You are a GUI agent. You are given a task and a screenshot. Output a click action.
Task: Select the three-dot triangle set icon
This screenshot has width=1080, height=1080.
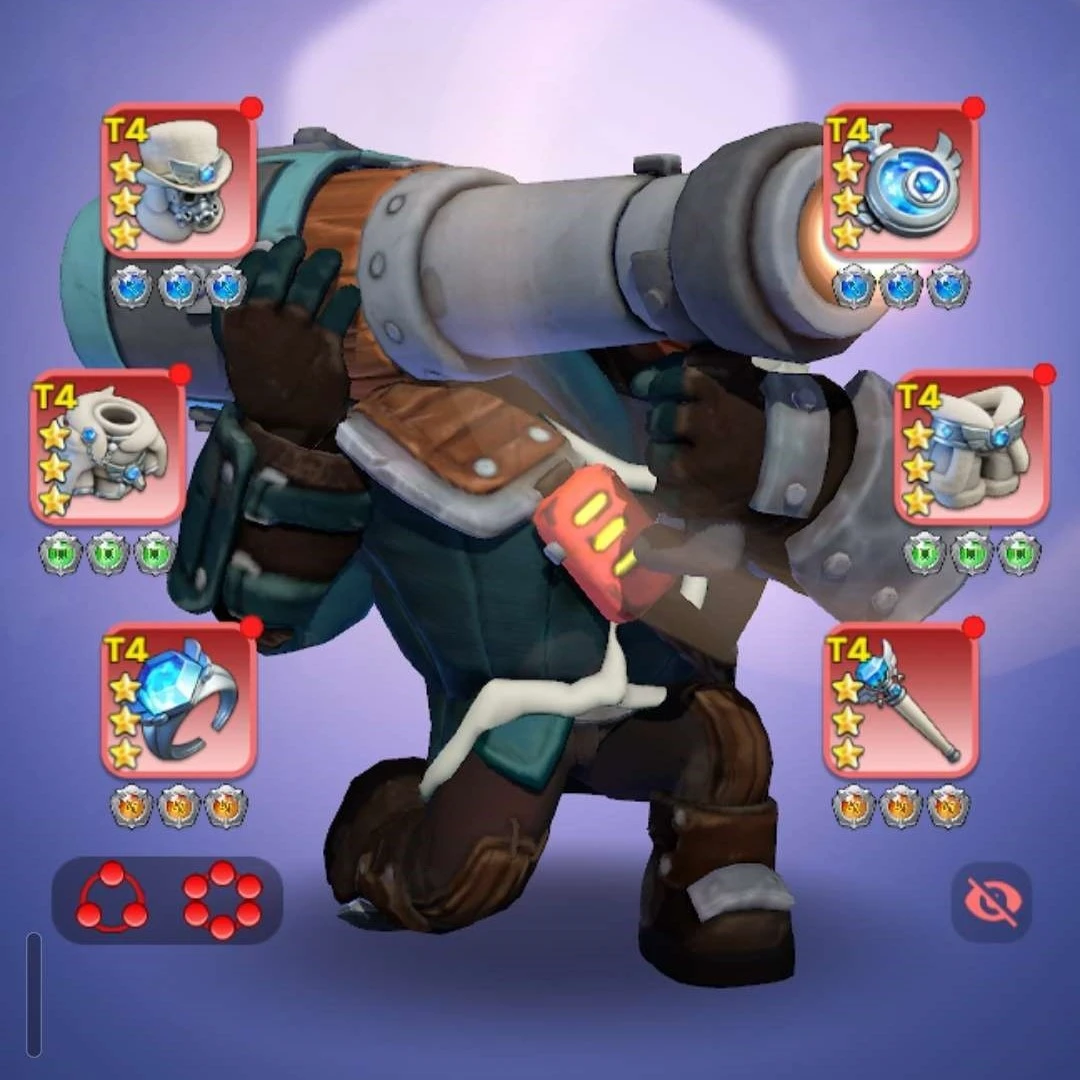tap(112, 899)
